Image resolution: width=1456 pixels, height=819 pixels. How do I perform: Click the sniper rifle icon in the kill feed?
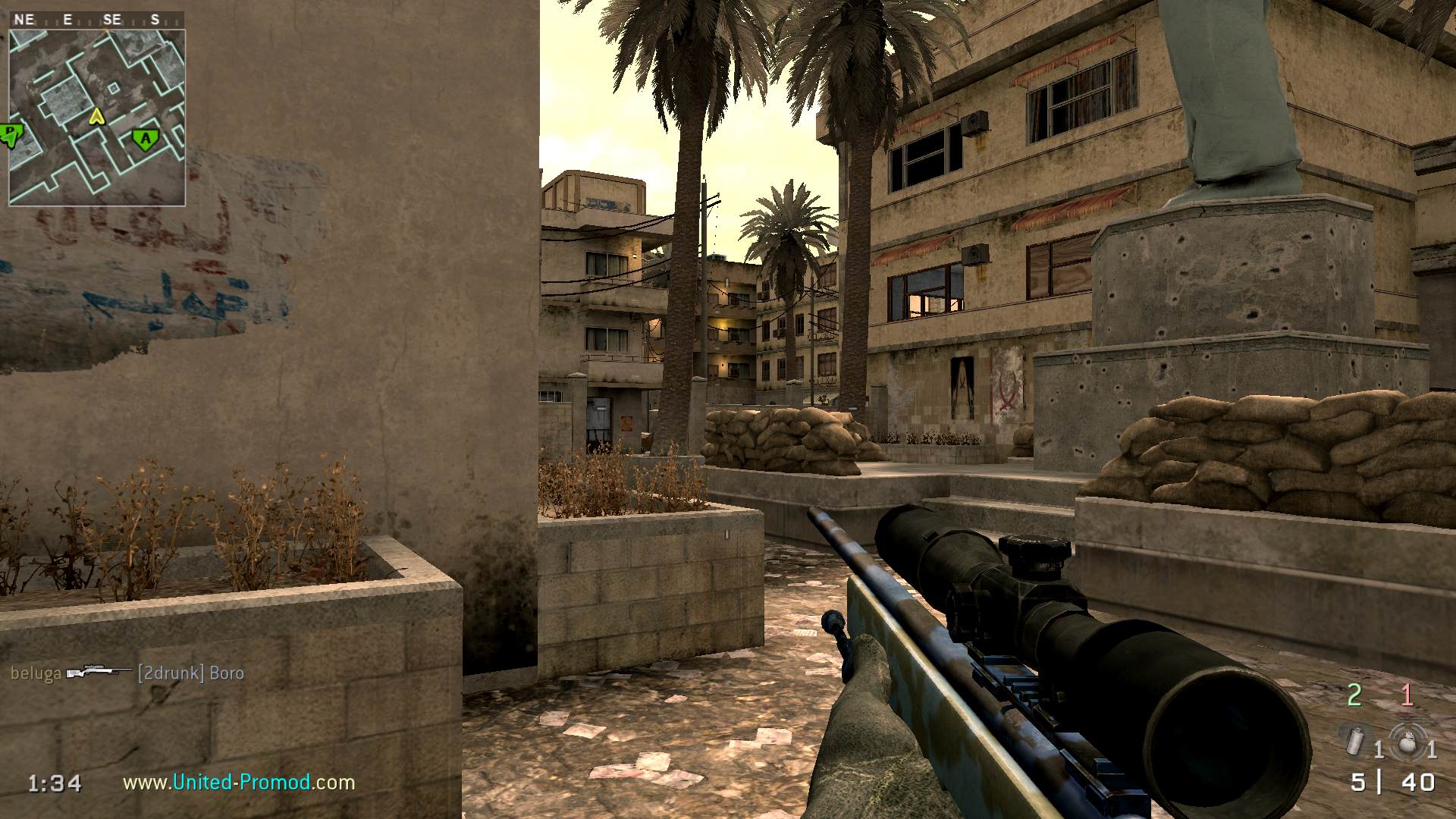[x=99, y=673]
